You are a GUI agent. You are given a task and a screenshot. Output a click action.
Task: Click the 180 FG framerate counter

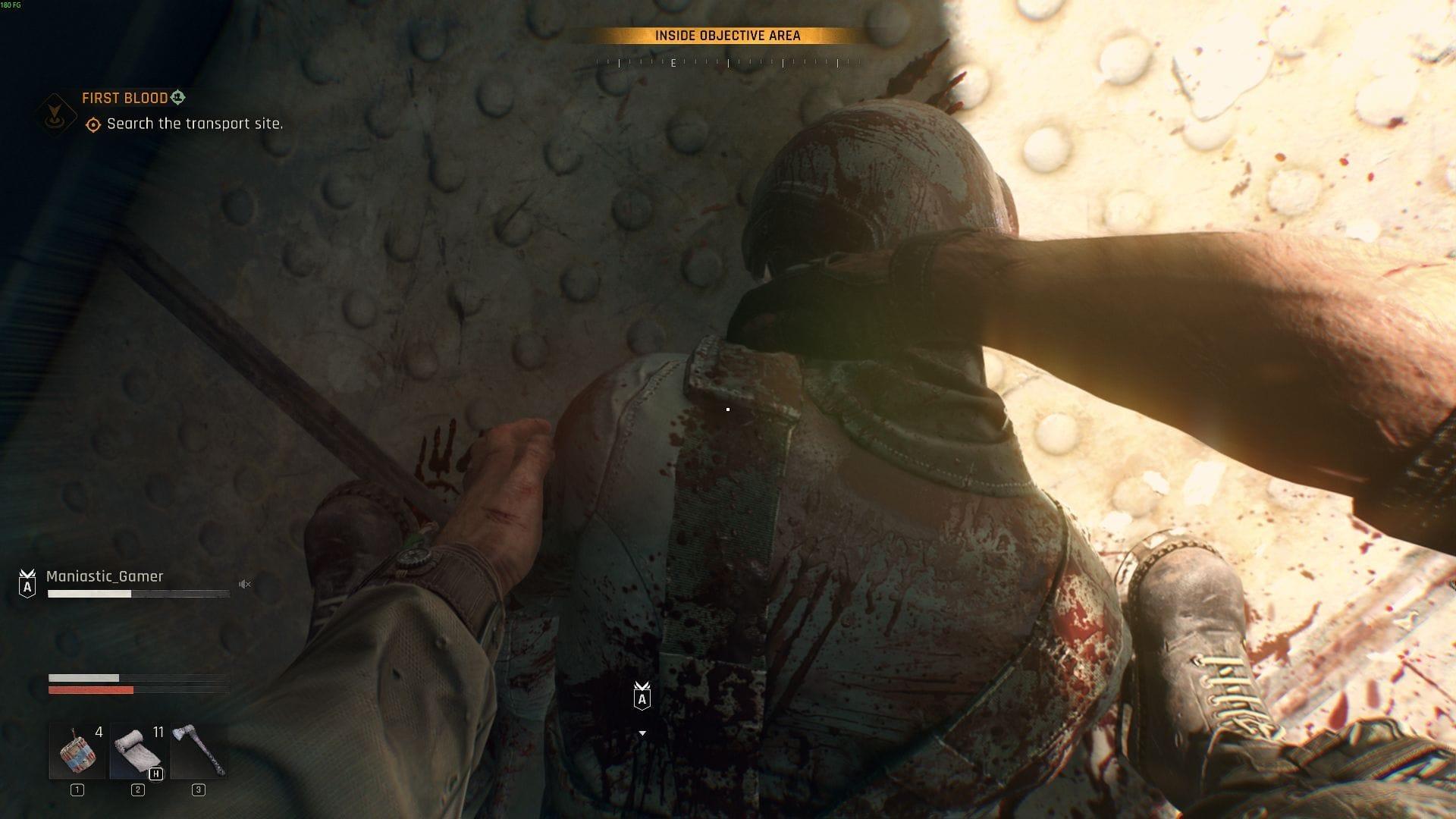[12, 5]
